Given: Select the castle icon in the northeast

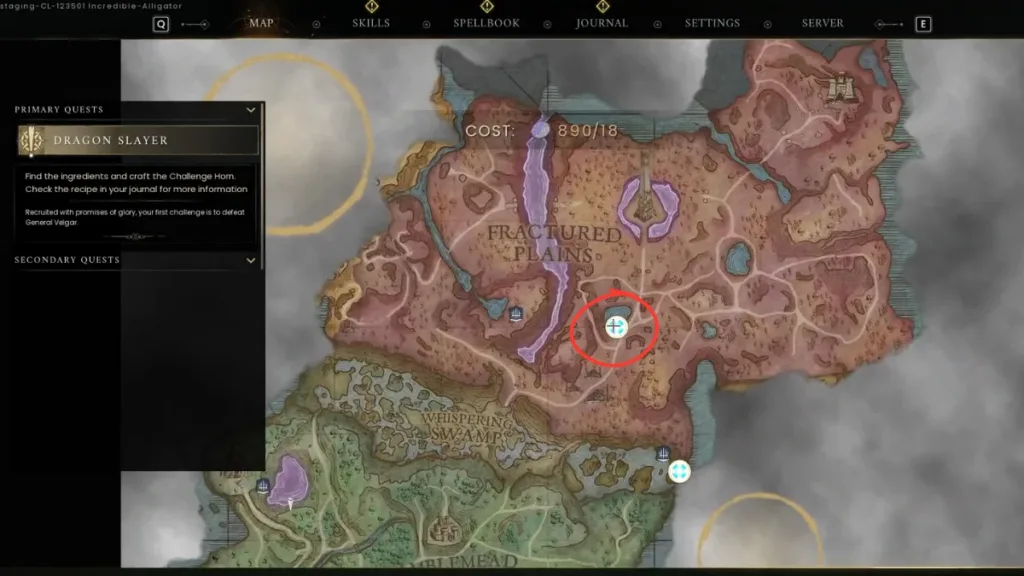Looking at the screenshot, I should click(x=838, y=87).
